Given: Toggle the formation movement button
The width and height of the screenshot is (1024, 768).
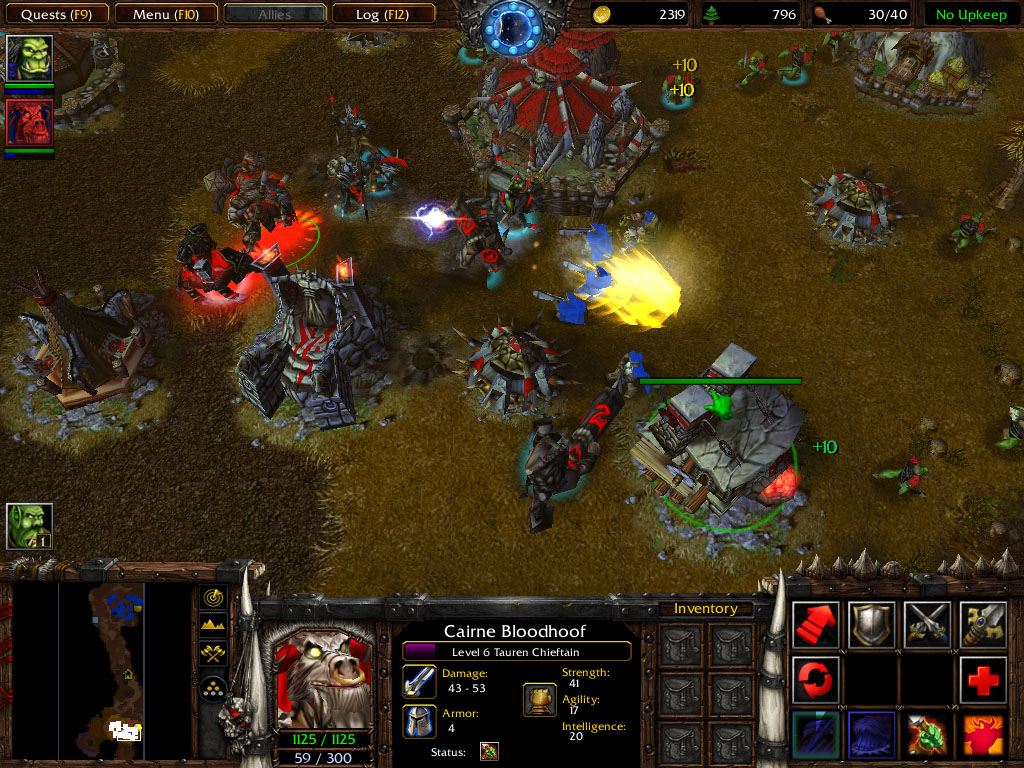Looking at the screenshot, I should pyautogui.click(x=214, y=689).
